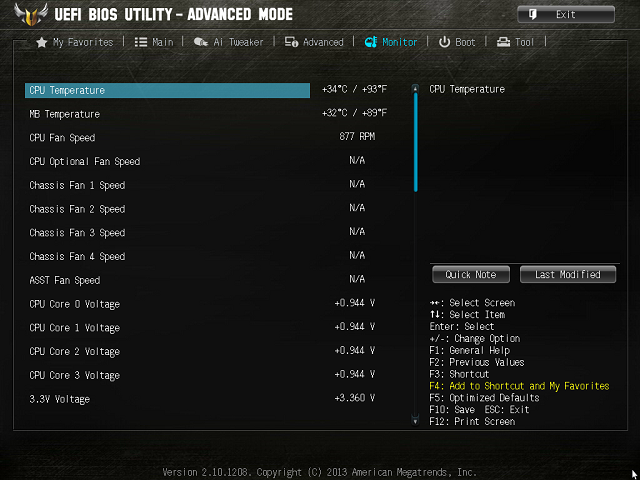Go to the Advanced tab
The height and width of the screenshot is (480, 640).
314,42
